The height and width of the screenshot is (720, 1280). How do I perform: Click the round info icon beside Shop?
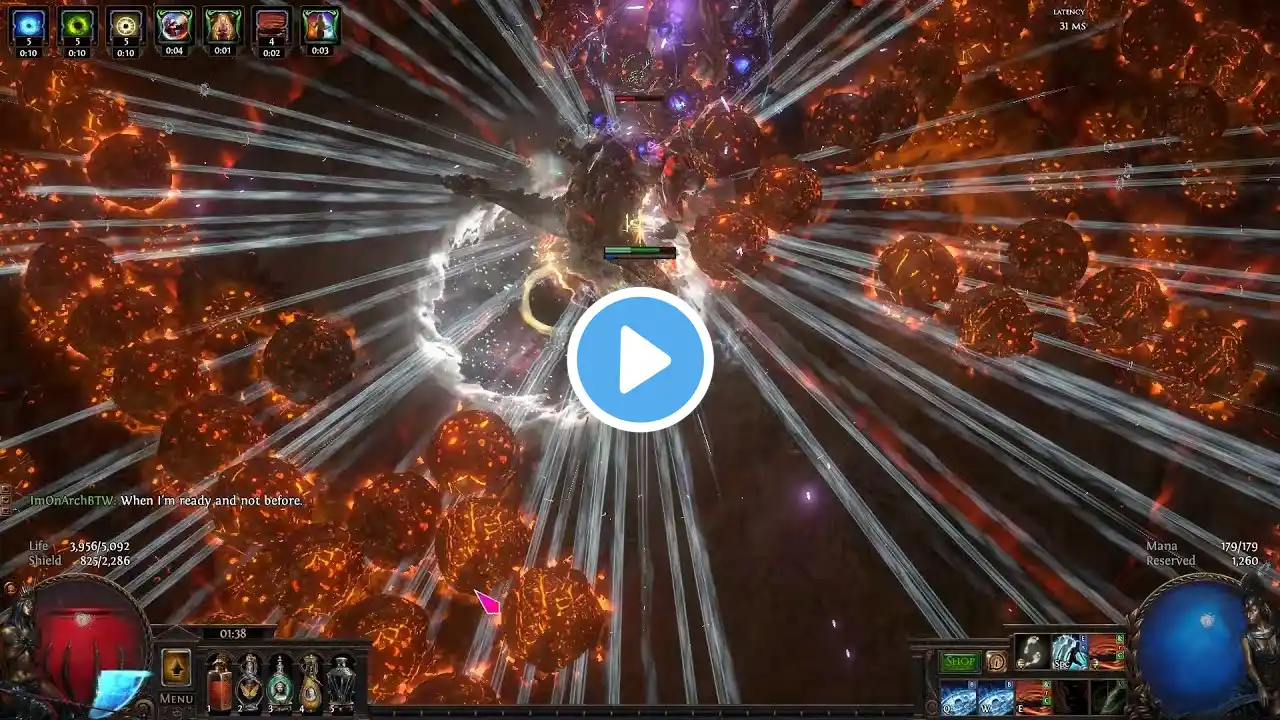click(996, 662)
